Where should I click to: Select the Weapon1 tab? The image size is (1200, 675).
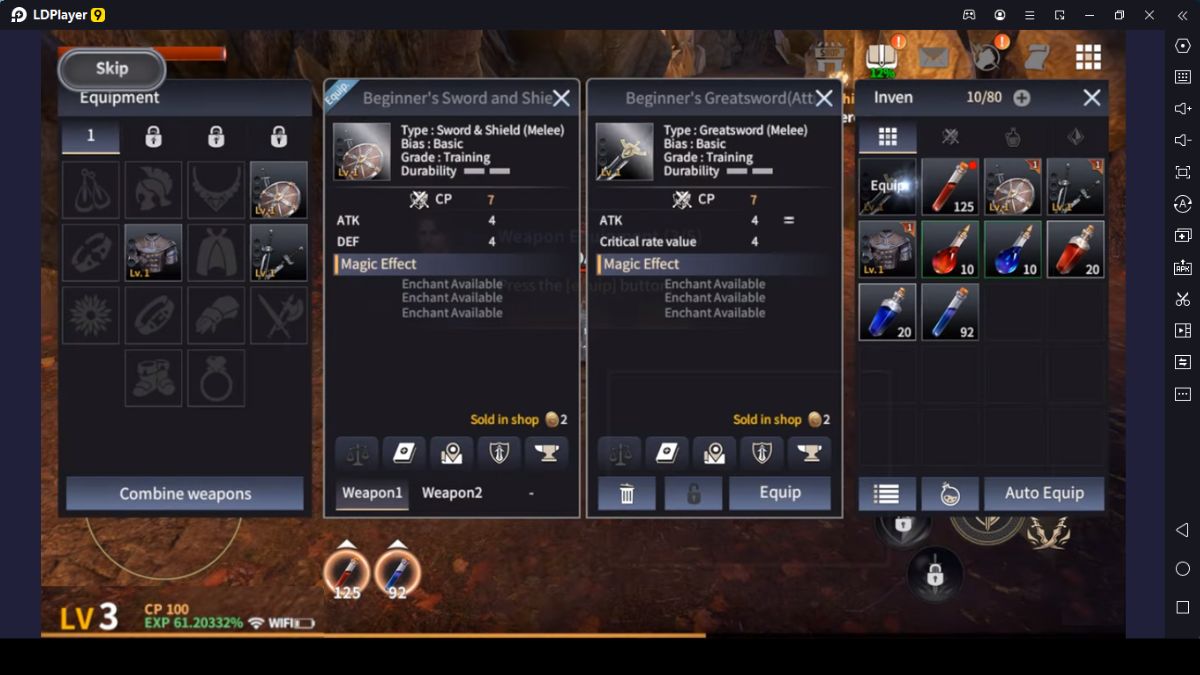tap(372, 493)
